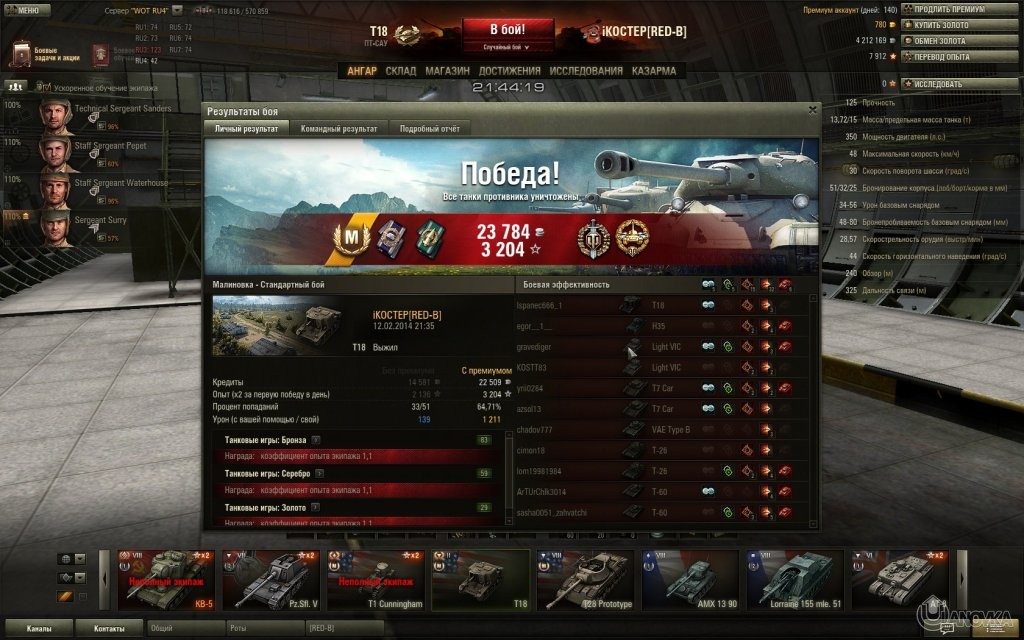This screenshot has height=640, width=1024.
Task: Switch to 'Командный результат' tab
Action: [x=339, y=128]
